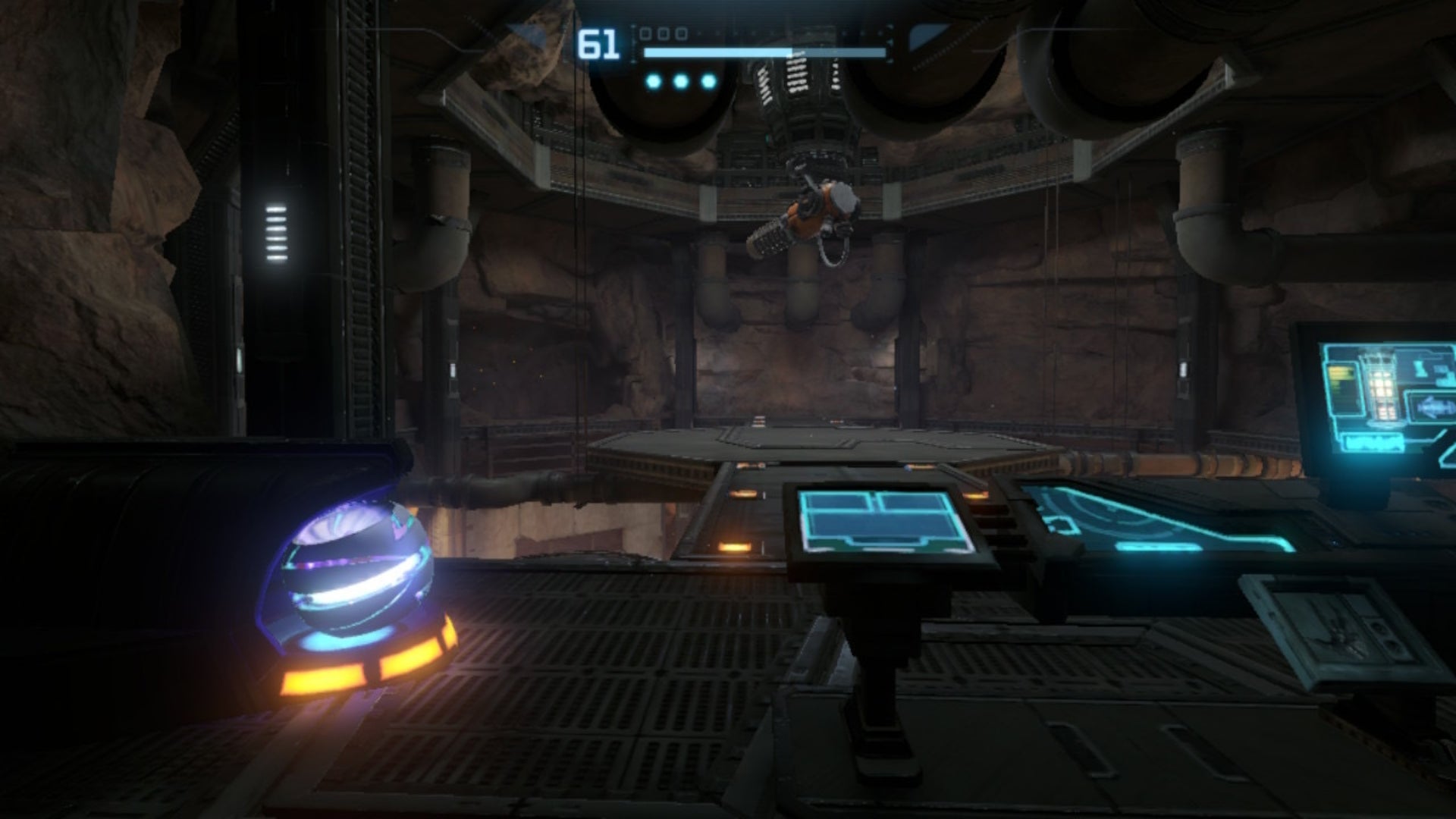Click the yellow data readout on the monitor

pyautogui.click(x=1341, y=374)
